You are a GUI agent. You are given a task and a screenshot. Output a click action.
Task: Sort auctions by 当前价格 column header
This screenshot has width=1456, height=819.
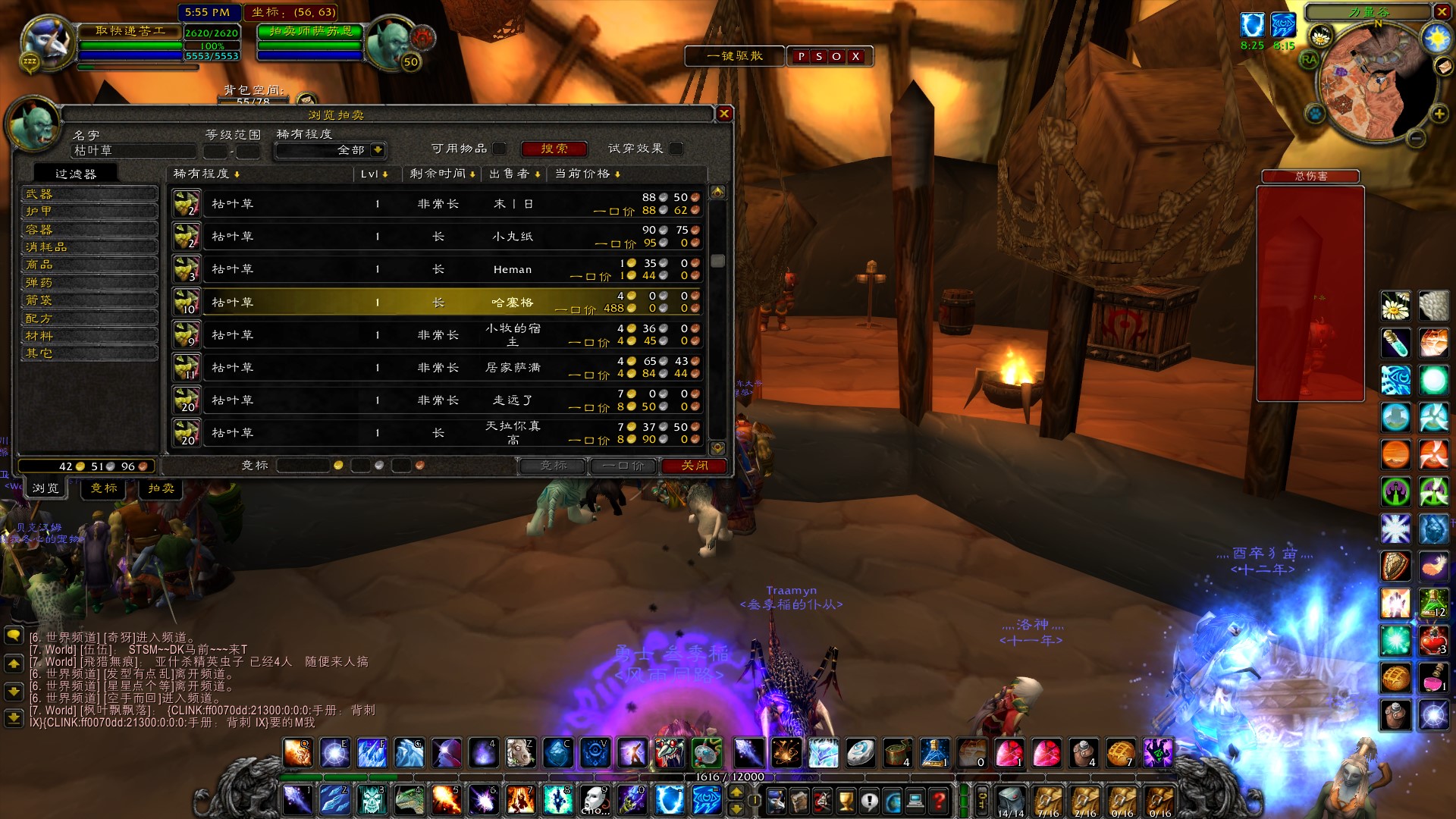[x=588, y=174]
